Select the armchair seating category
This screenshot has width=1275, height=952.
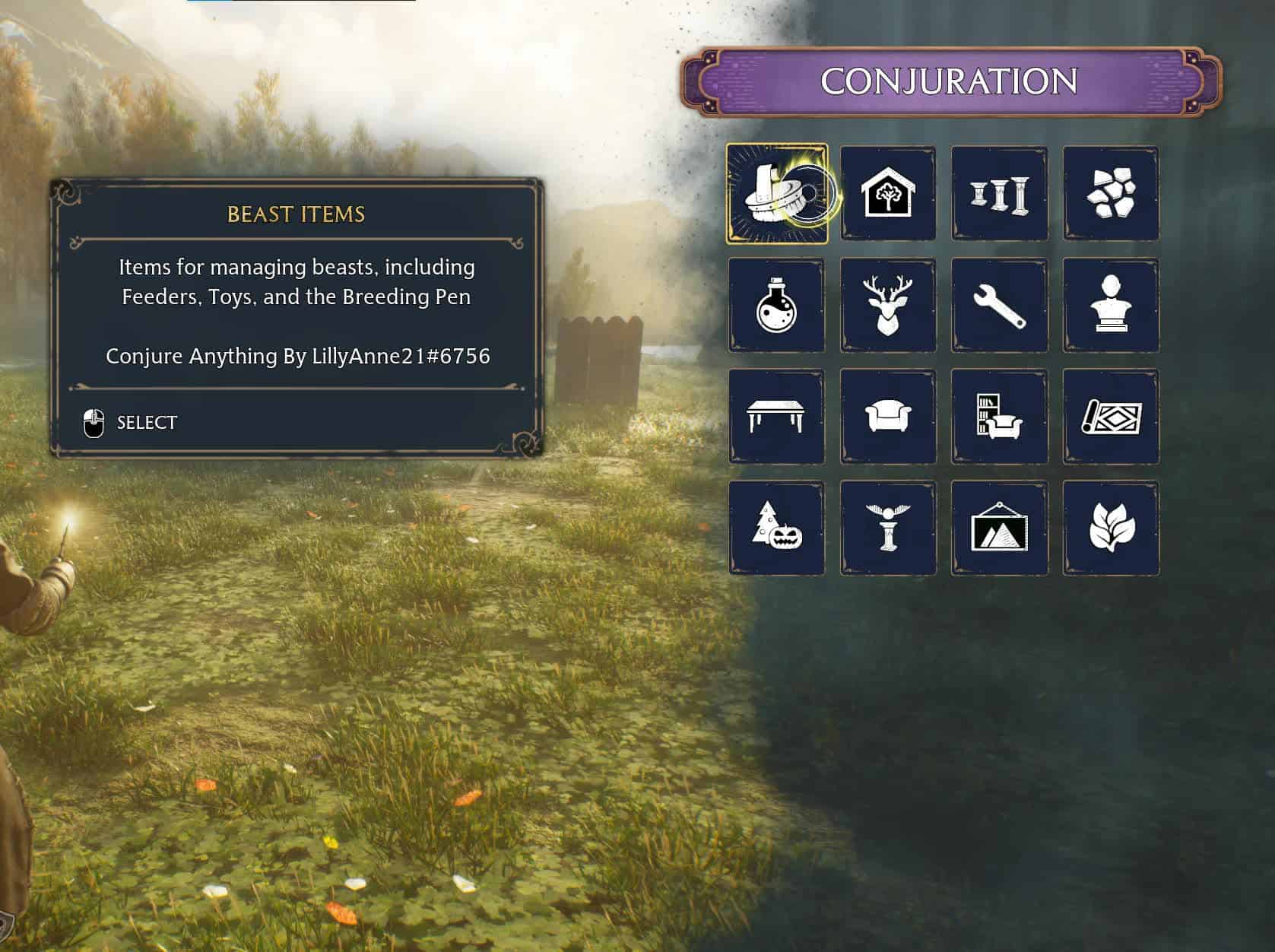[887, 417]
